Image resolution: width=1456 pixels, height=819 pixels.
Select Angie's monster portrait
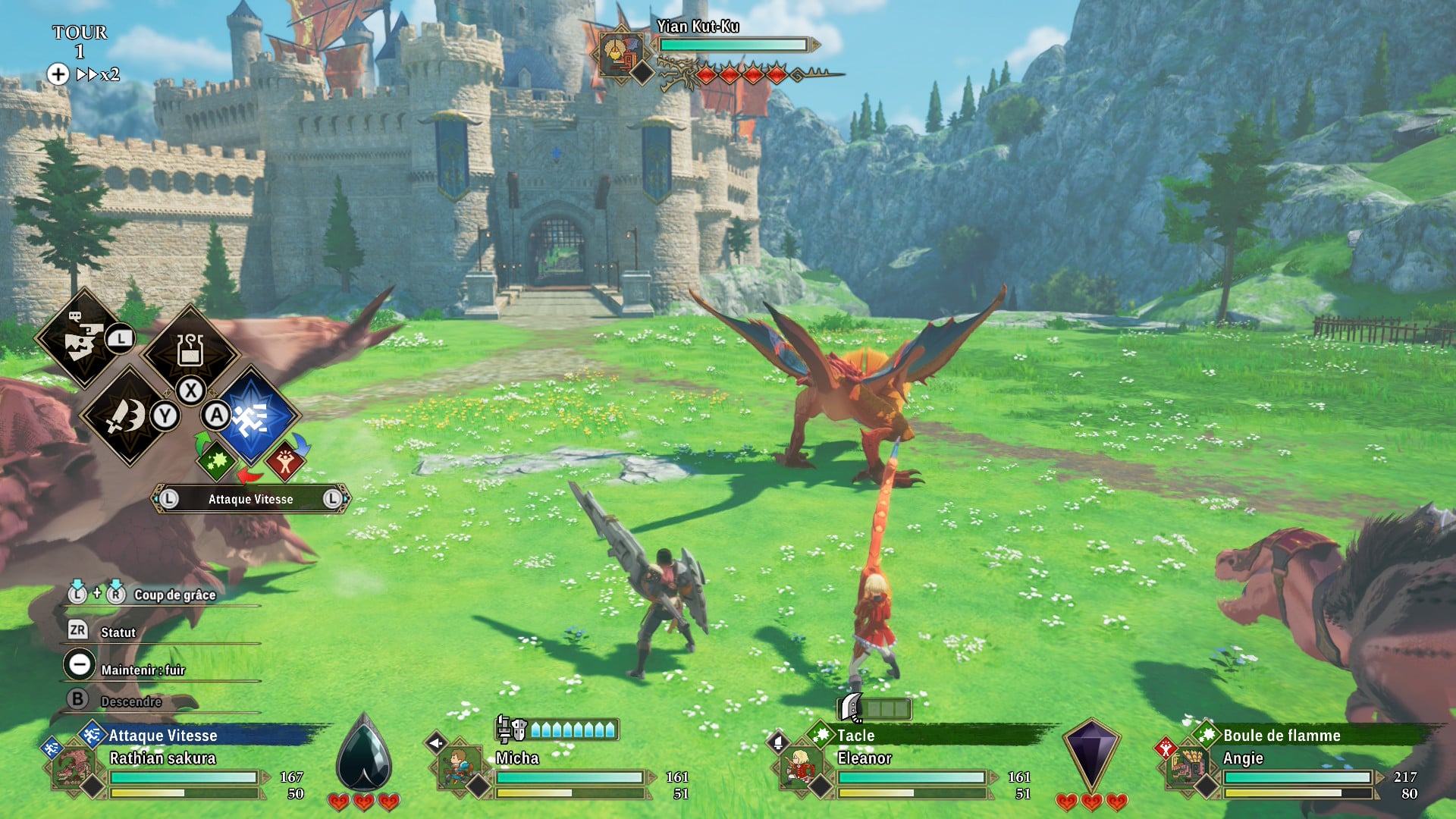(x=1187, y=767)
